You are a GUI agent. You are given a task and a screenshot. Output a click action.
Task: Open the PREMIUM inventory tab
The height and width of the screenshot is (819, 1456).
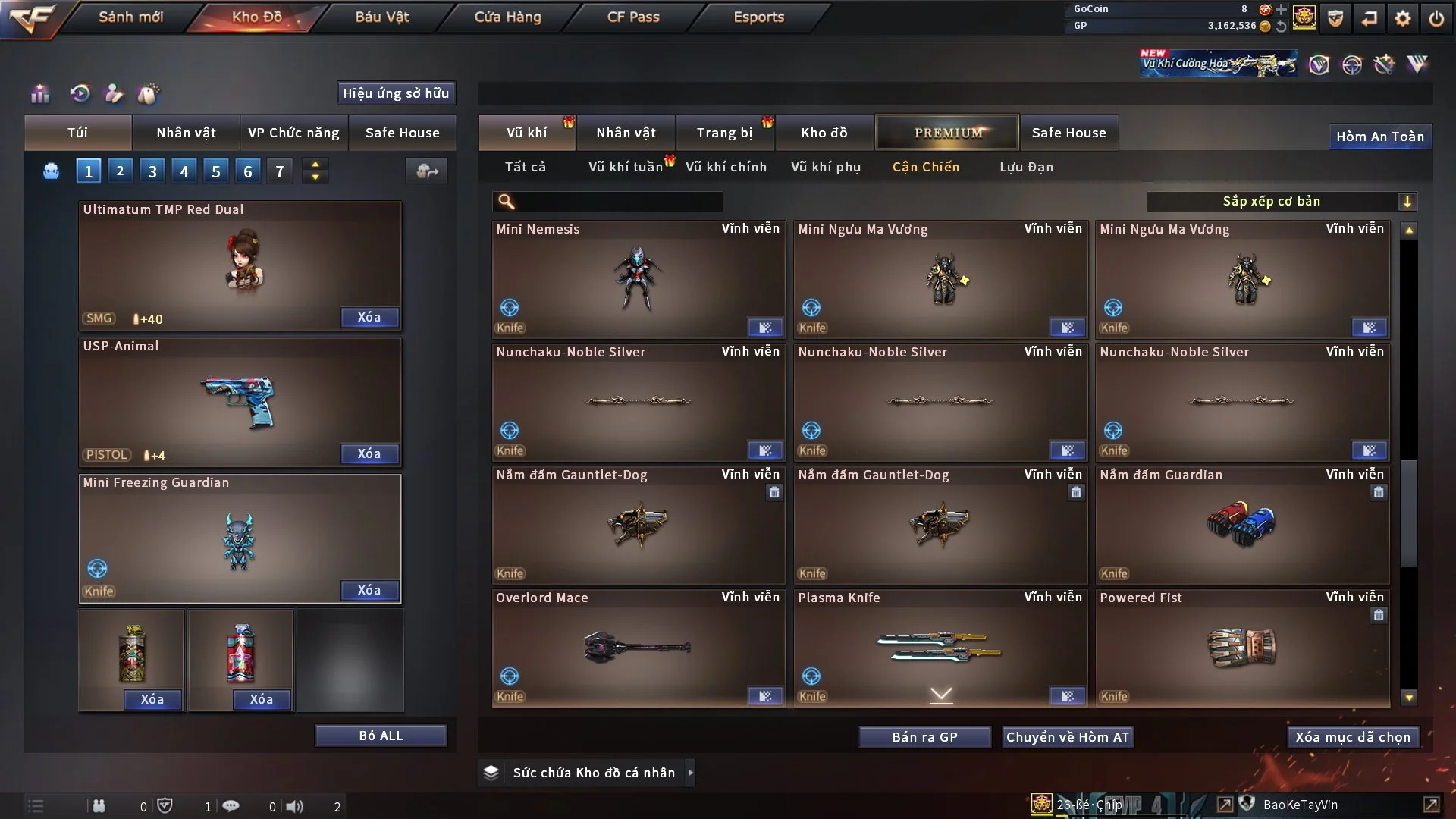tap(947, 133)
